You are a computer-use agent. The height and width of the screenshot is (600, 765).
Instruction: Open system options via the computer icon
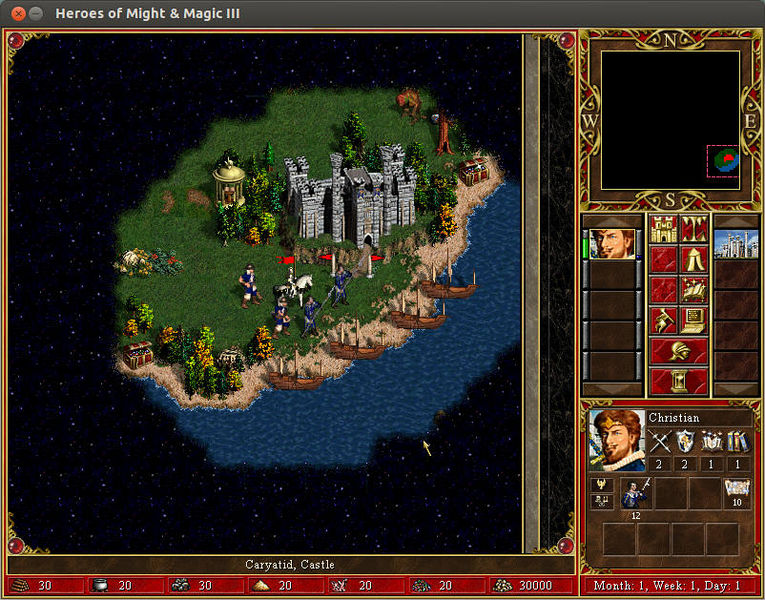click(x=694, y=320)
